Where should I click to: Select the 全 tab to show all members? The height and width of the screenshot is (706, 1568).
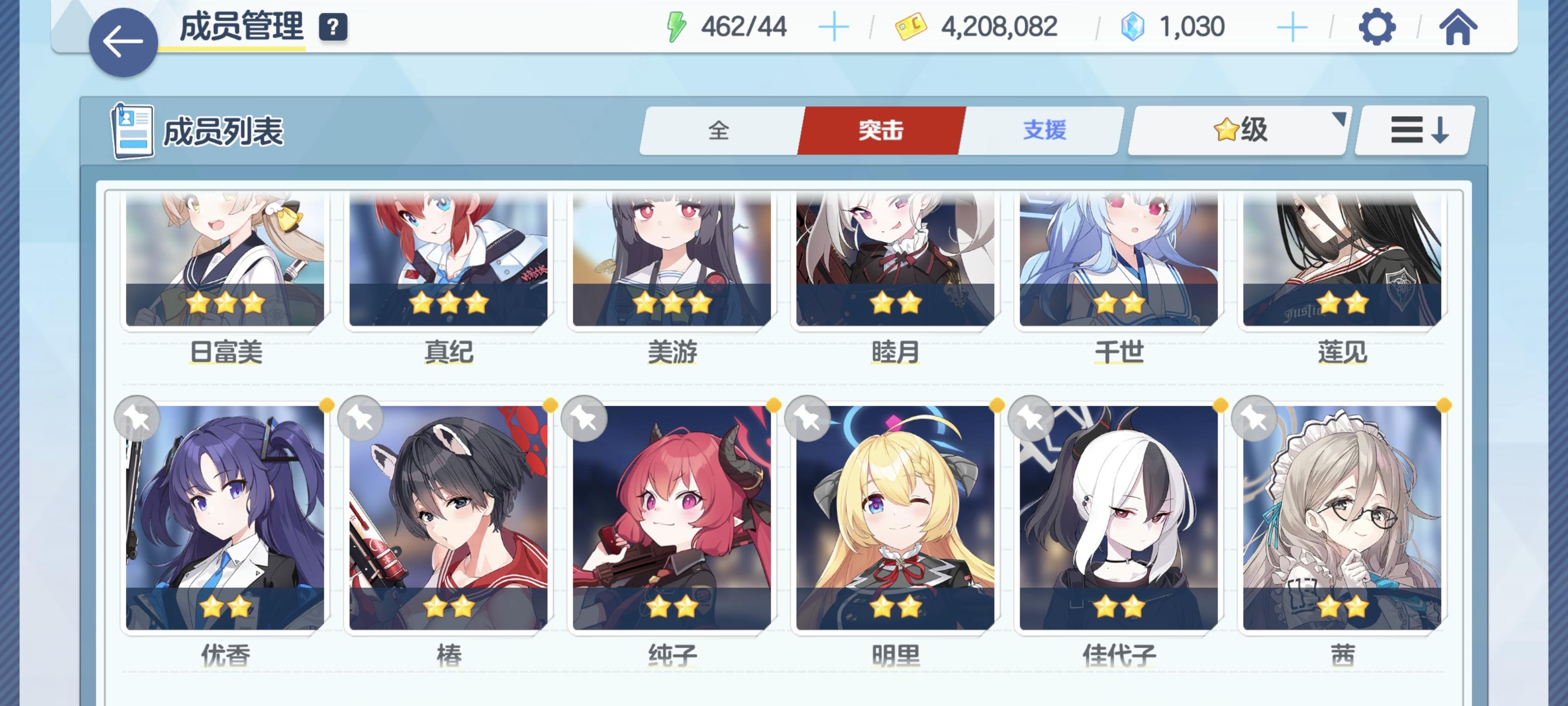click(x=719, y=130)
